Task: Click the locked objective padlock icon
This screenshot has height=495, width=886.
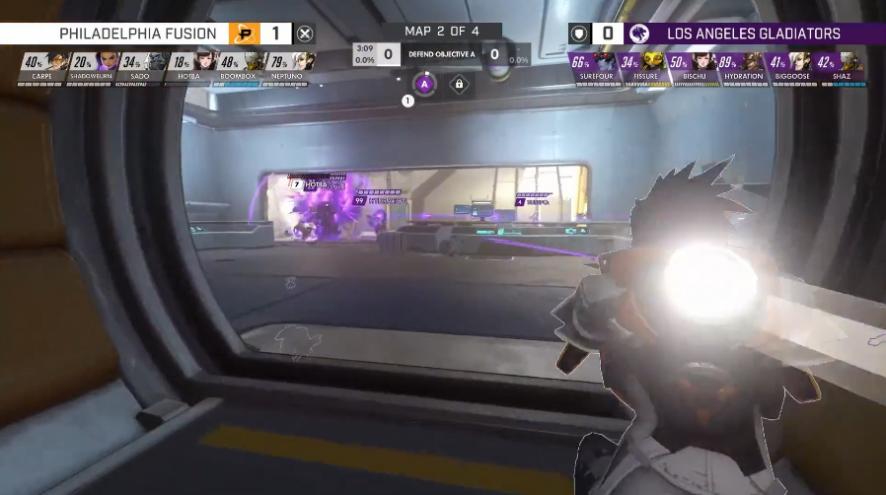Action: click(459, 85)
